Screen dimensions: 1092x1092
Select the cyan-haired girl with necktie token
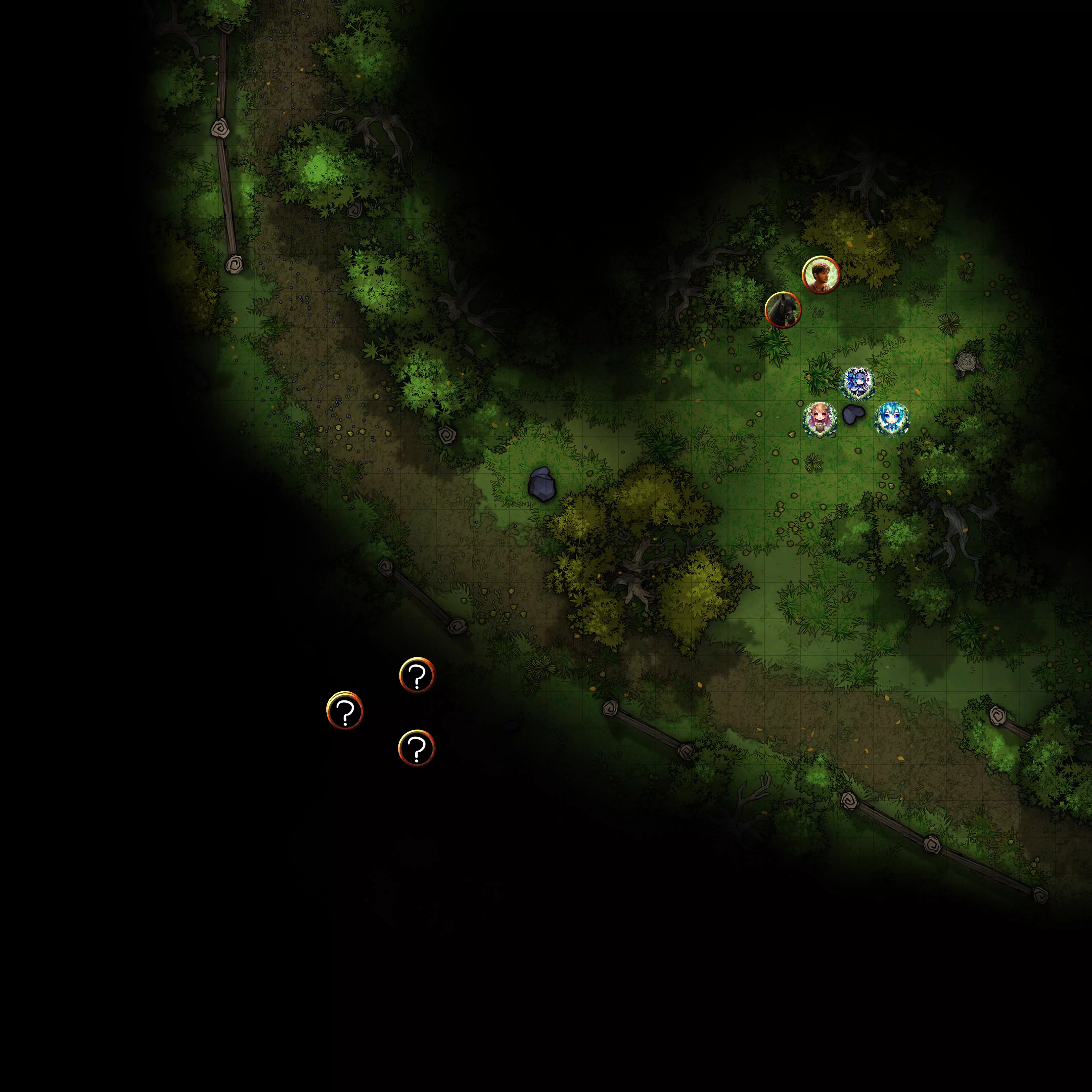click(x=891, y=419)
